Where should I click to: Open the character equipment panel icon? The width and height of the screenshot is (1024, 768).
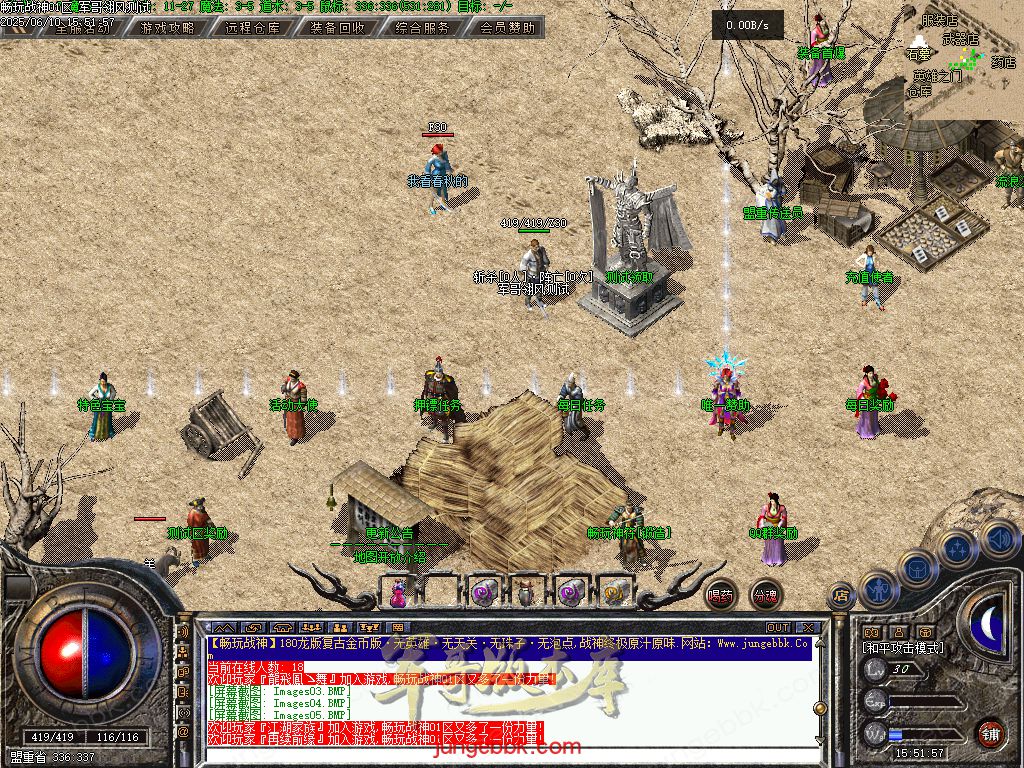[x=877, y=589]
